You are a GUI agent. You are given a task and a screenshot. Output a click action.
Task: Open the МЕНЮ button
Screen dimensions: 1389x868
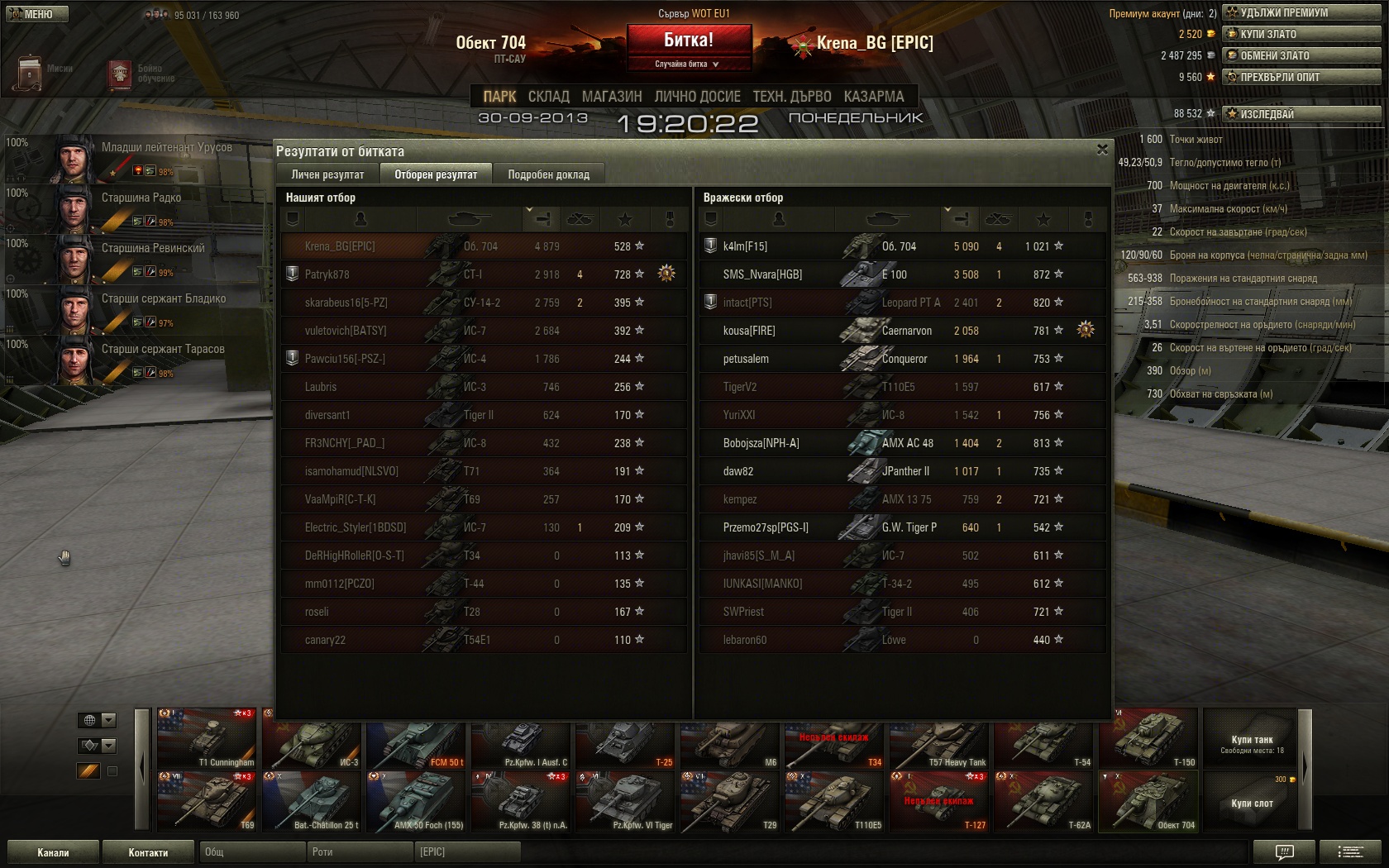coord(37,14)
